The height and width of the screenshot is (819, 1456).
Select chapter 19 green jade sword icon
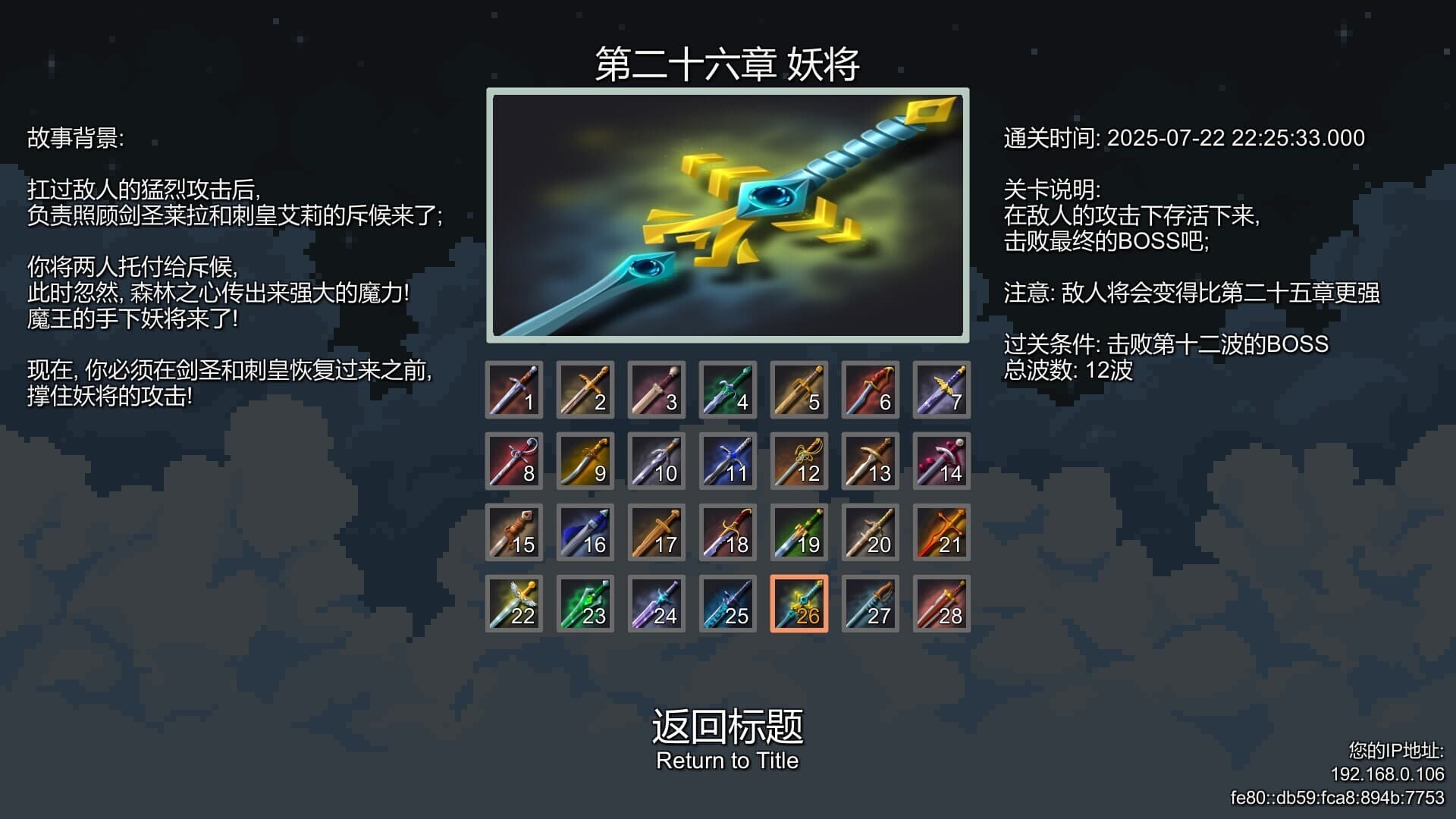click(799, 532)
